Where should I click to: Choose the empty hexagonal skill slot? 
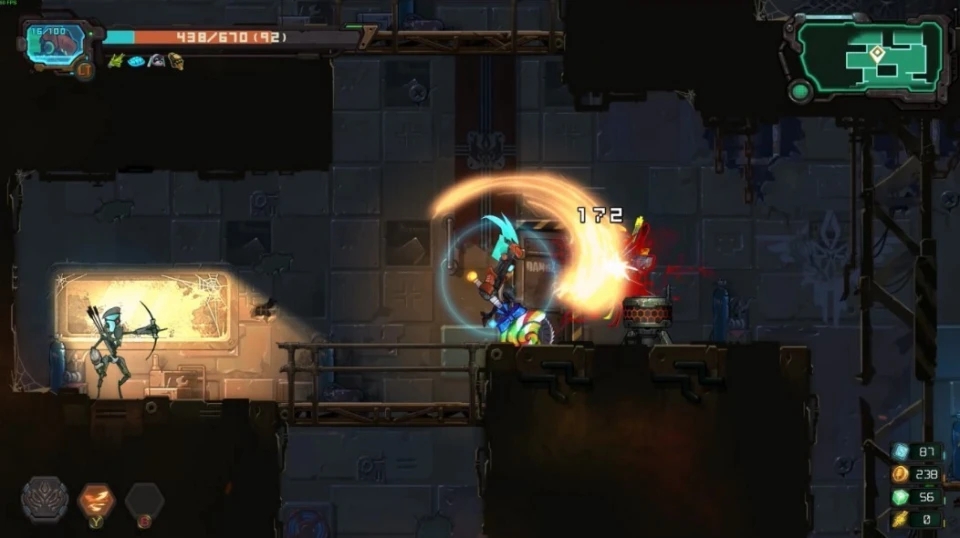145,499
